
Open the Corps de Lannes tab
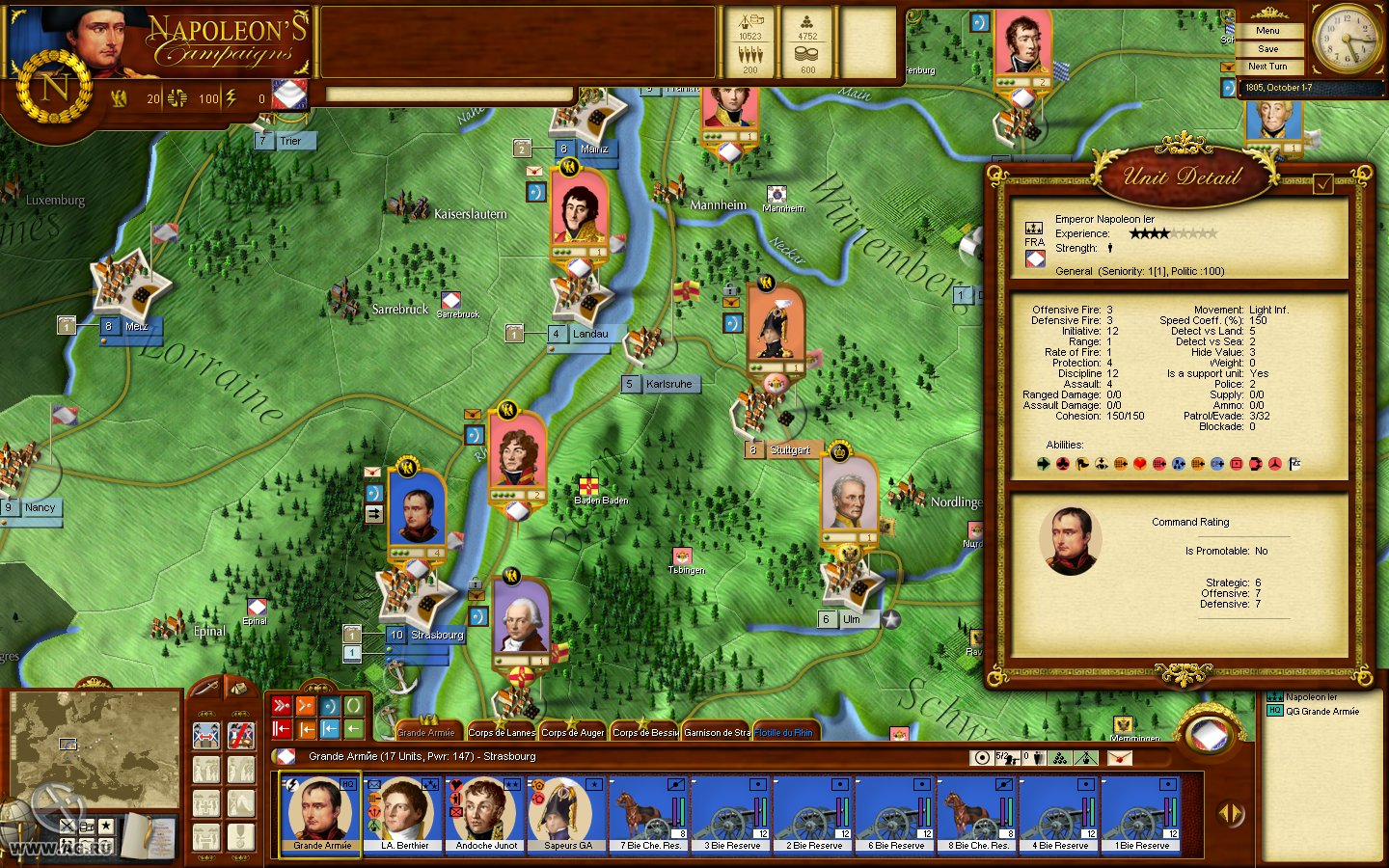coord(501,732)
